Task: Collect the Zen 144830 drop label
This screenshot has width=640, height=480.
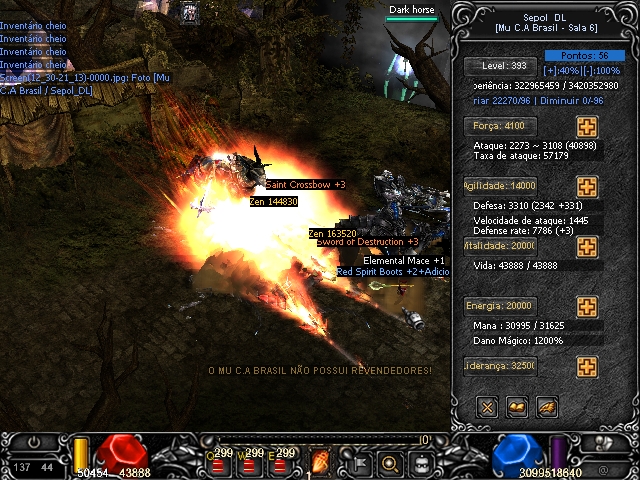Action: (274, 202)
